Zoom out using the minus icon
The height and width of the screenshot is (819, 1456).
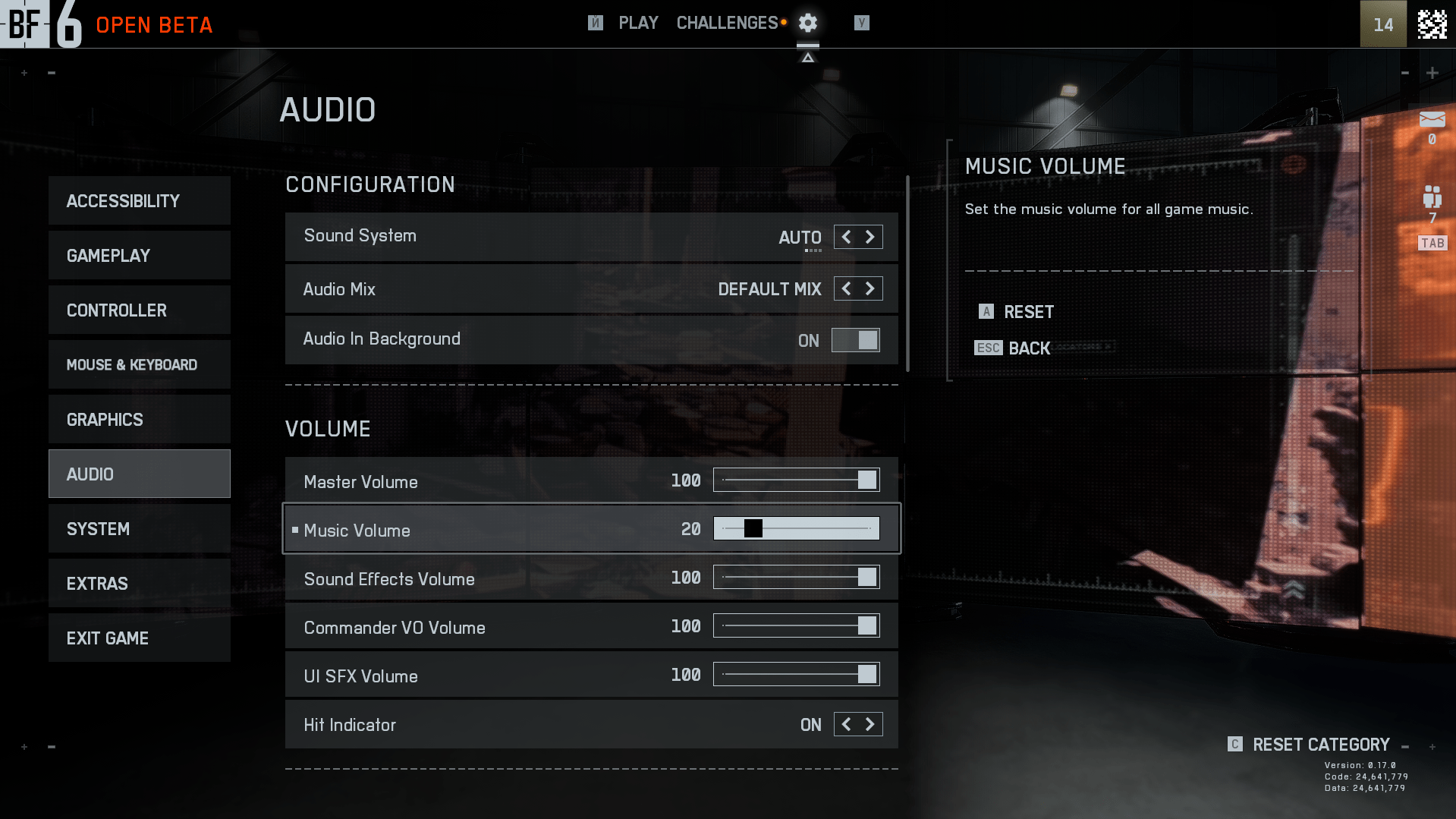(x=51, y=72)
